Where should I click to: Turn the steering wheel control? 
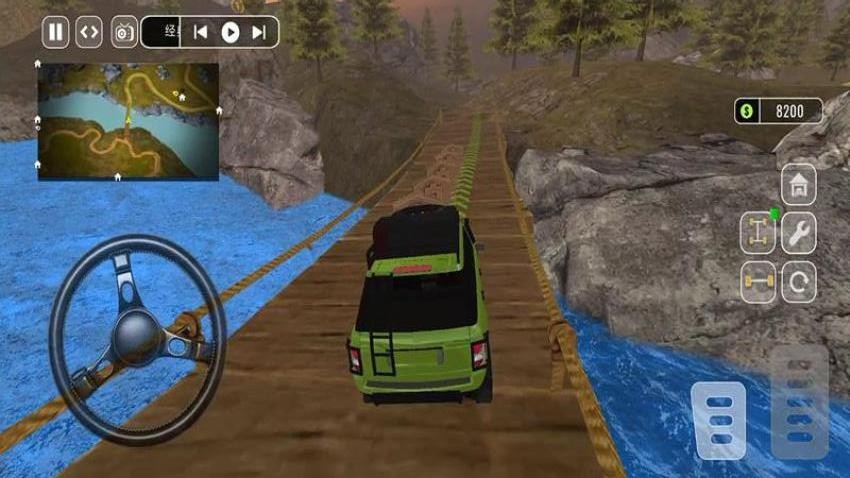[137, 338]
